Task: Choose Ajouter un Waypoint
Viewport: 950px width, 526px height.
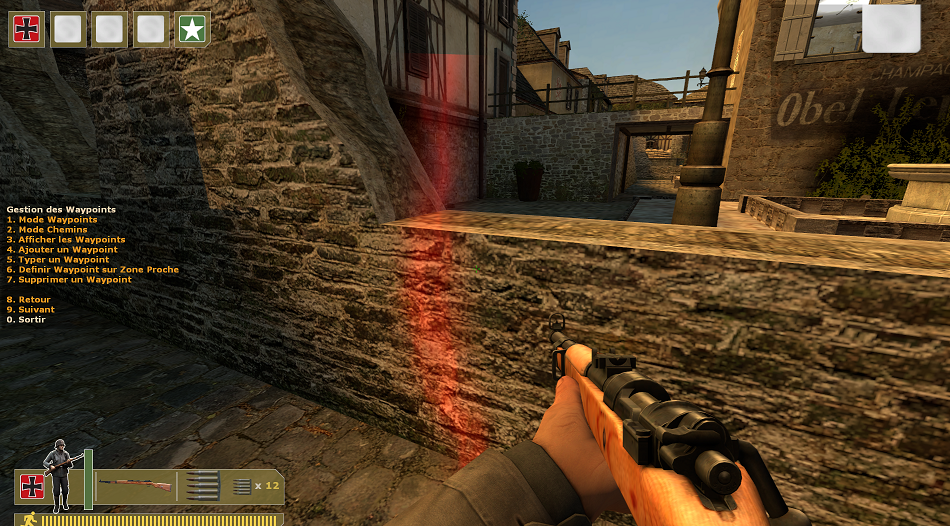Action: click(x=62, y=250)
